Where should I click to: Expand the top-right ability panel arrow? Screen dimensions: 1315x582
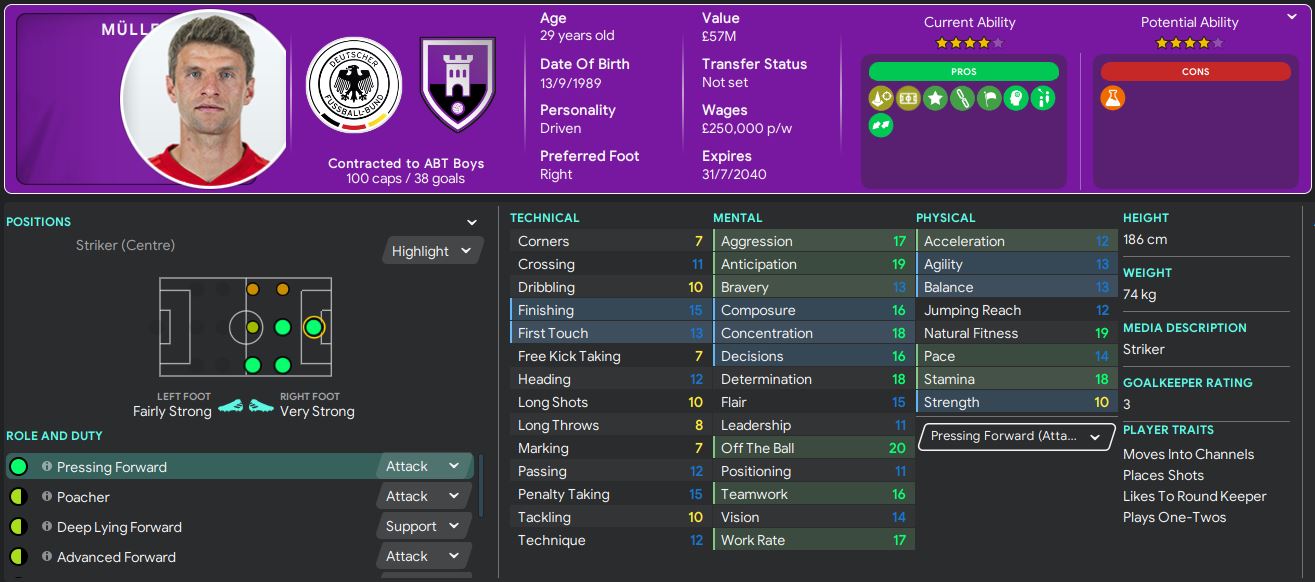tap(1291, 17)
